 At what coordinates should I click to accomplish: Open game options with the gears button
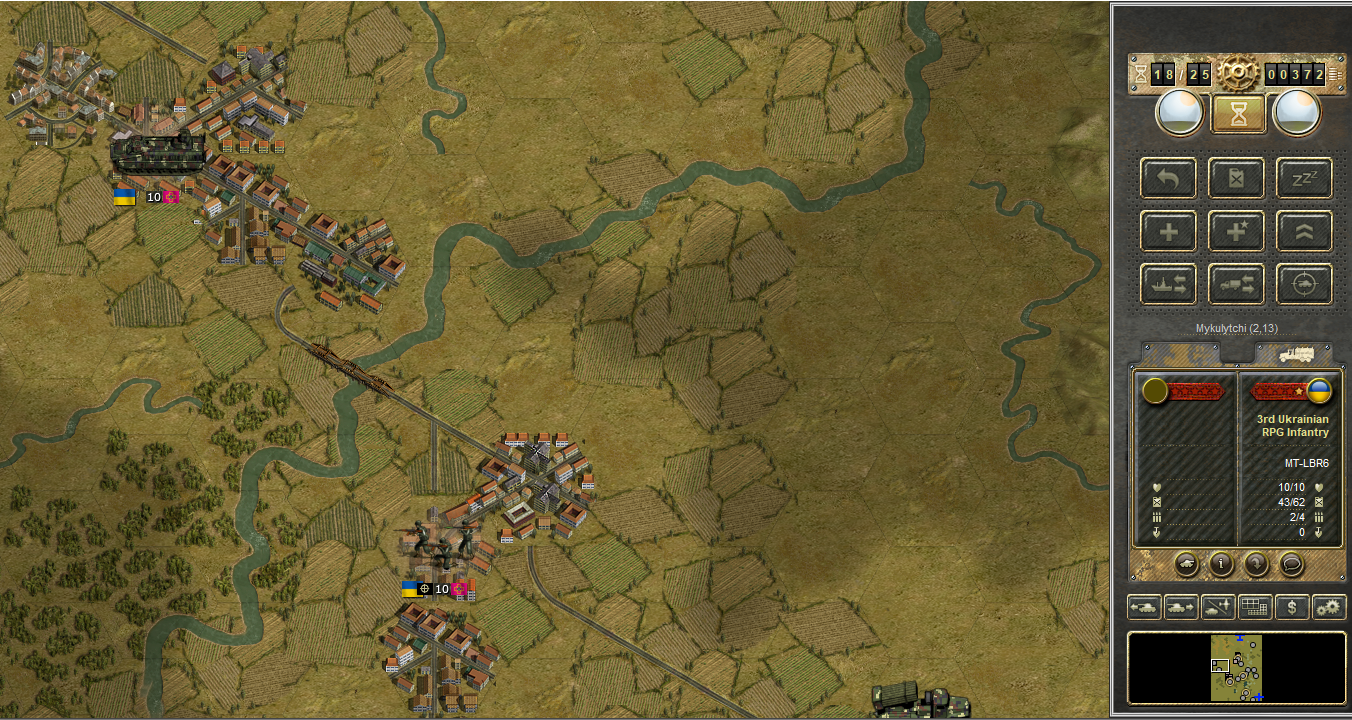click(x=1329, y=606)
